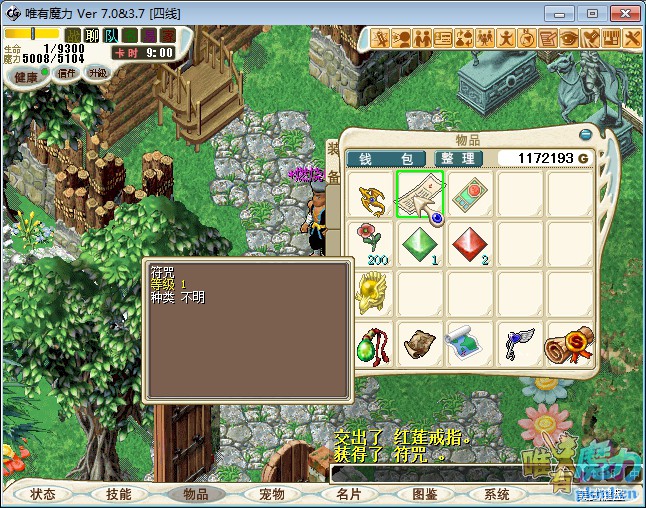
Task: Open the 系统 system menu
Action: (x=497, y=494)
